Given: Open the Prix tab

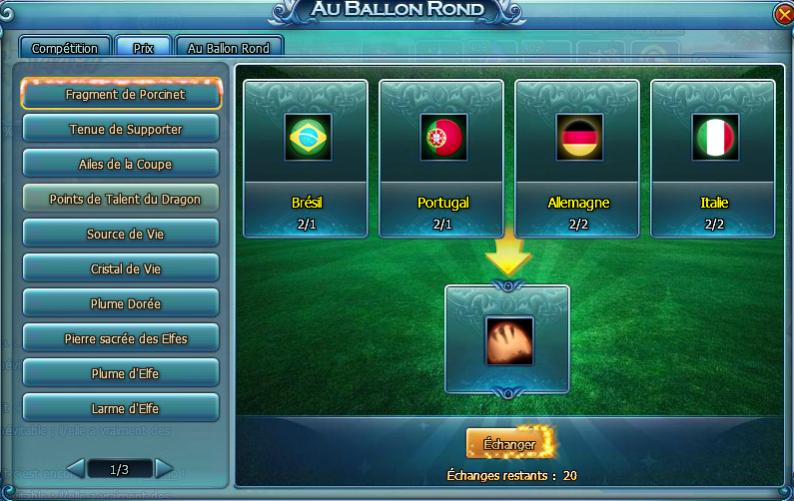Looking at the screenshot, I should tap(143, 47).
